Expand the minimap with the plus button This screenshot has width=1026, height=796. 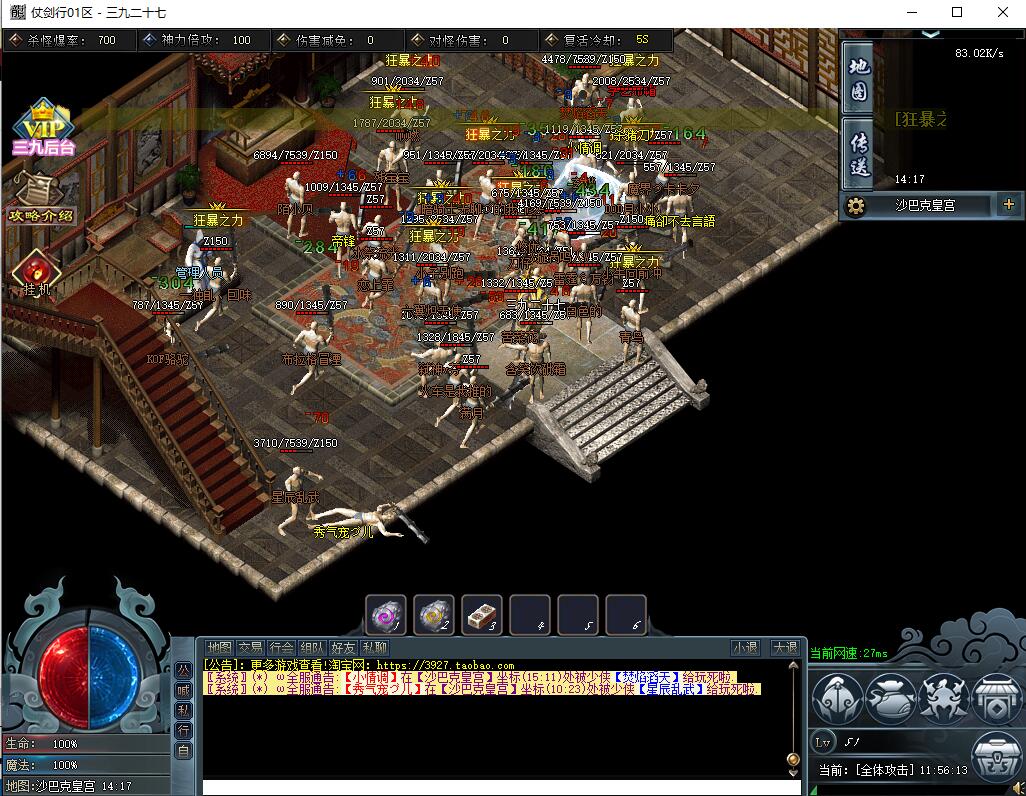(x=1007, y=205)
